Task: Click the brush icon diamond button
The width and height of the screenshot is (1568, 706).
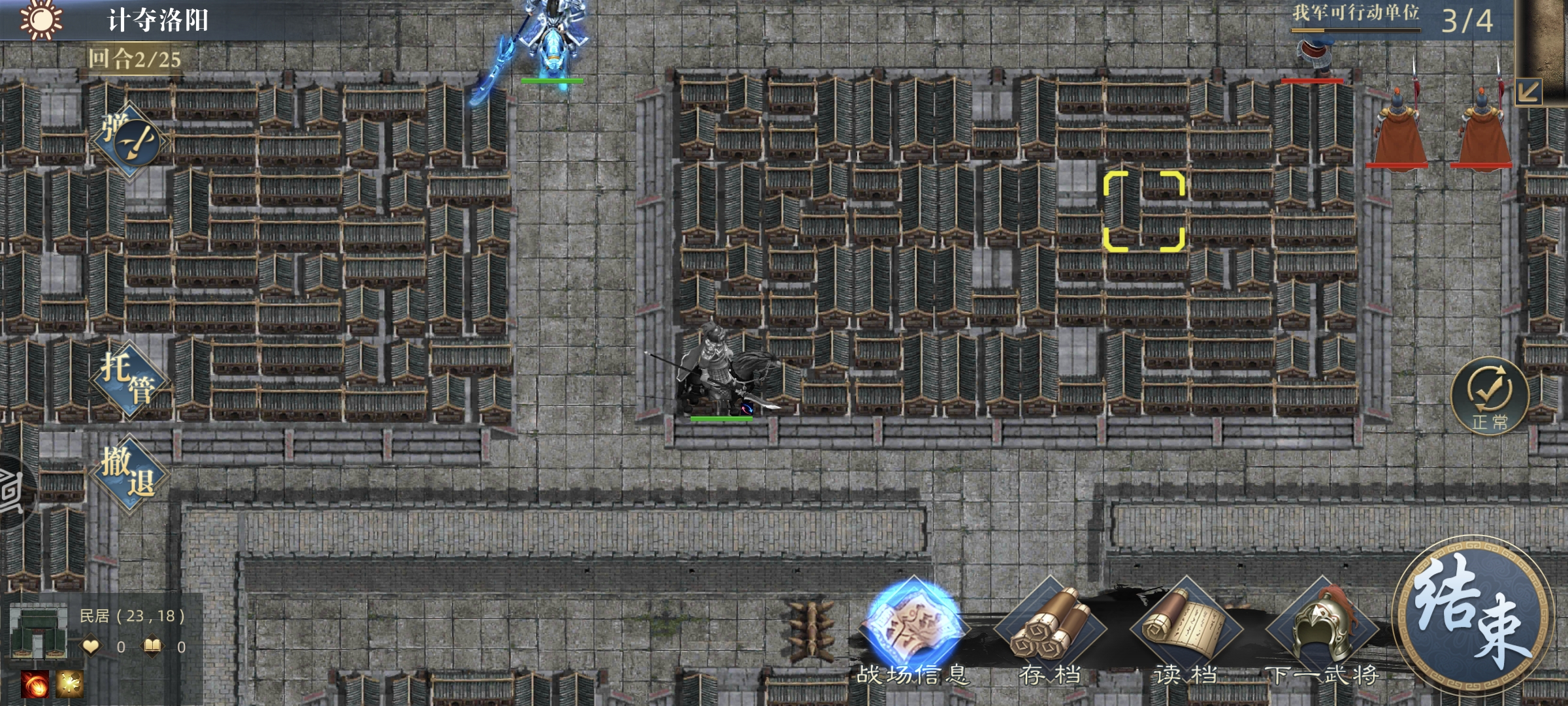Action: tap(134, 141)
